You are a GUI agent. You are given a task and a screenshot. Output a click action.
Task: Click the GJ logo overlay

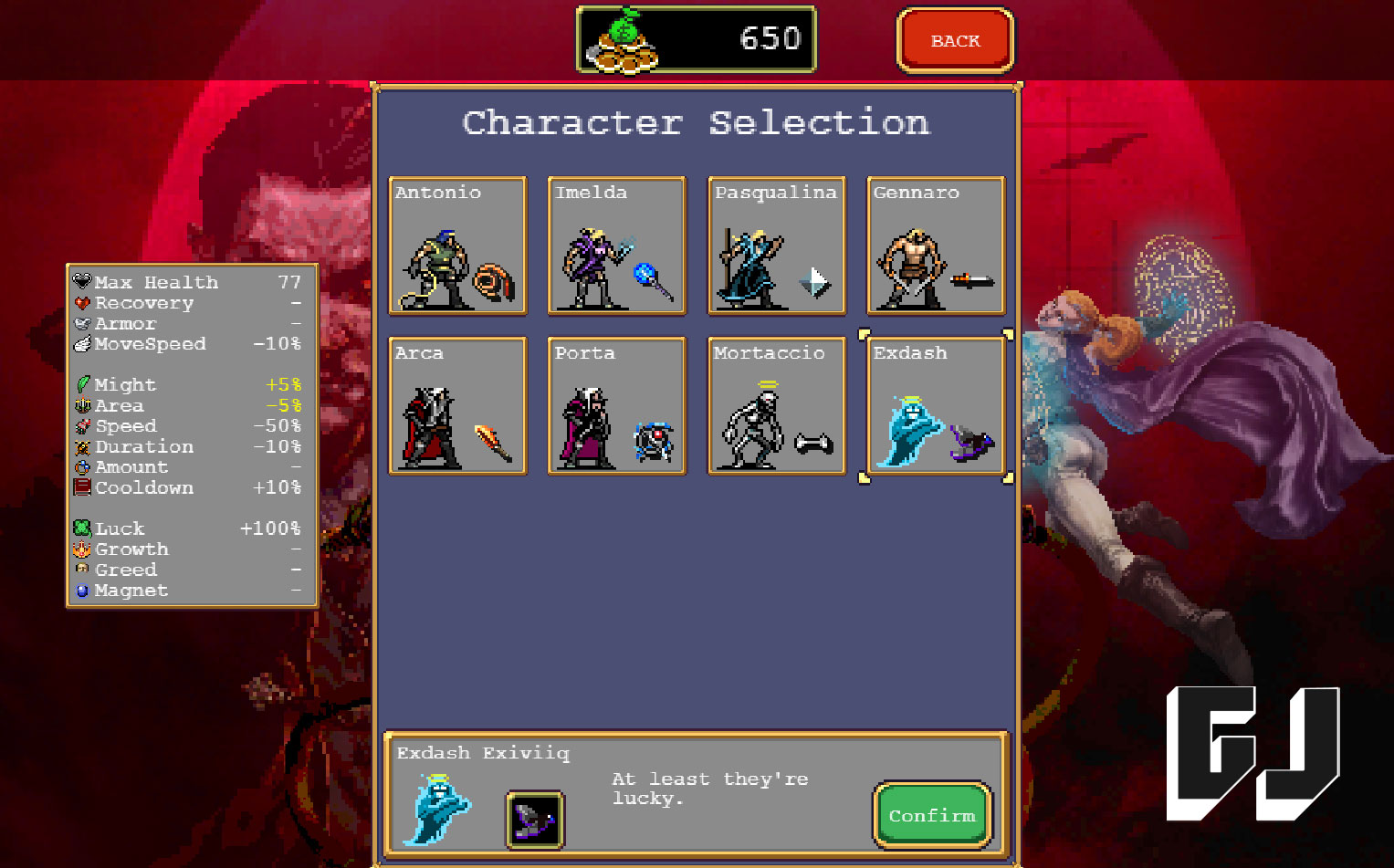pyautogui.click(x=1253, y=753)
